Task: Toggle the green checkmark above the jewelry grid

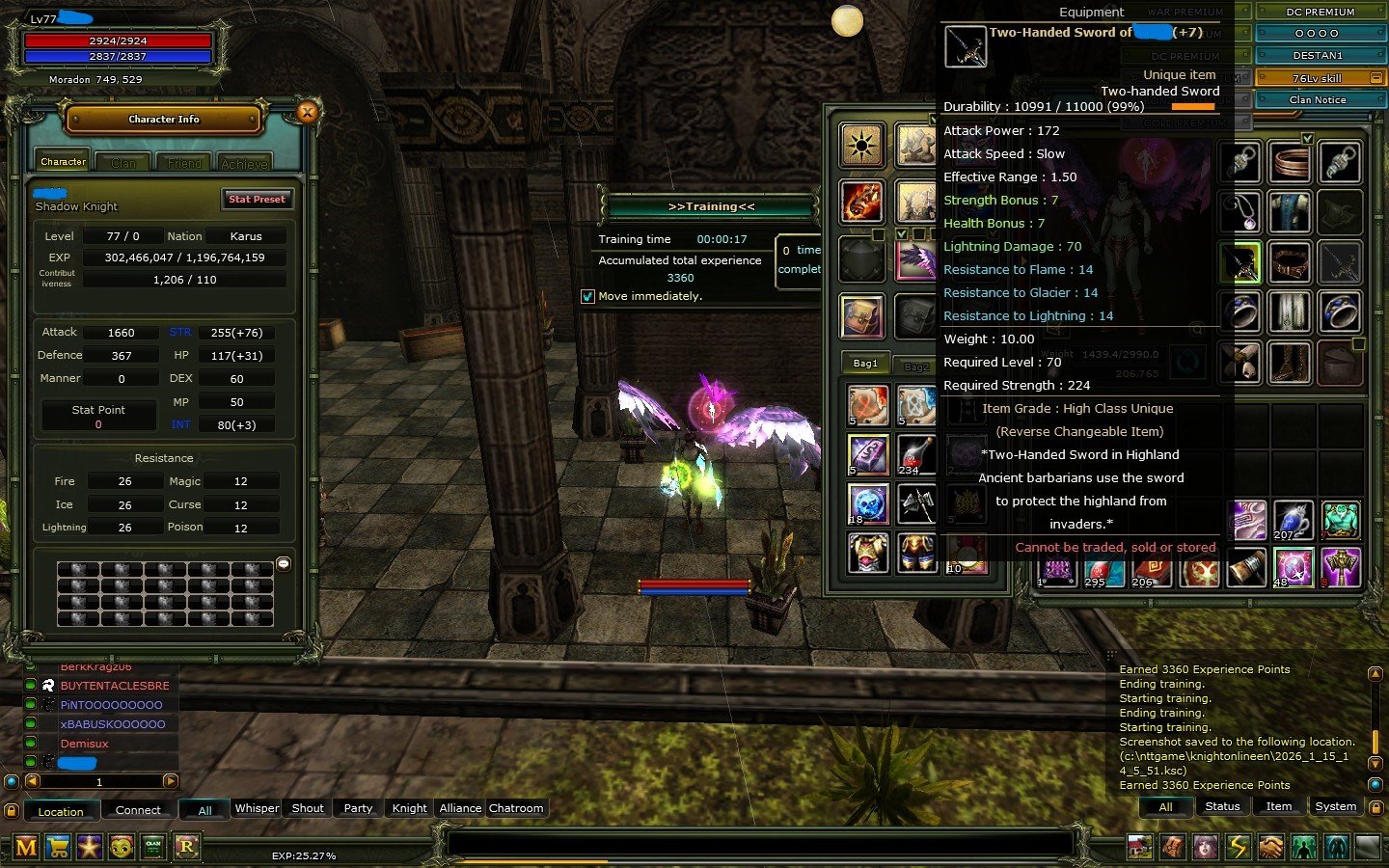Action: pos(1307,139)
